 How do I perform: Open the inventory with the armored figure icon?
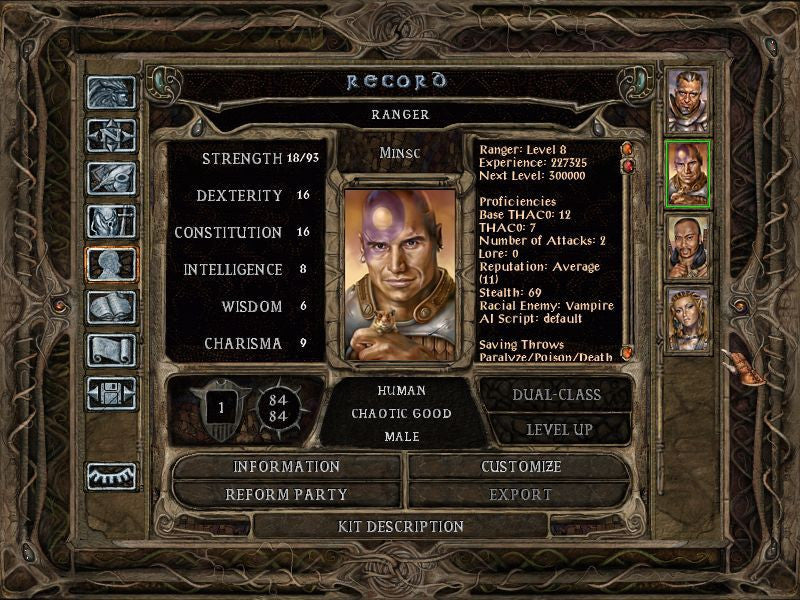(111, 221)
